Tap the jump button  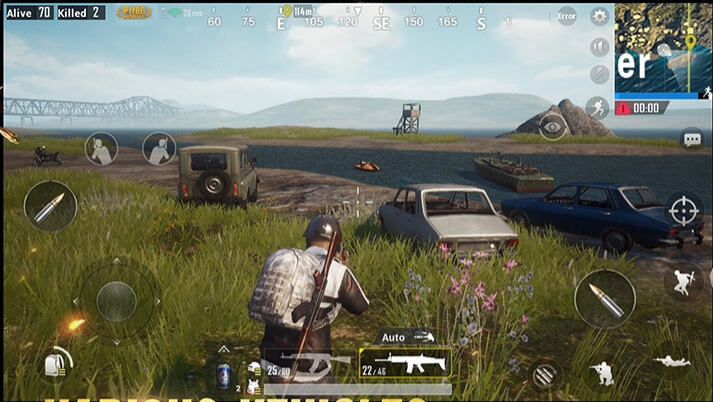683,281
